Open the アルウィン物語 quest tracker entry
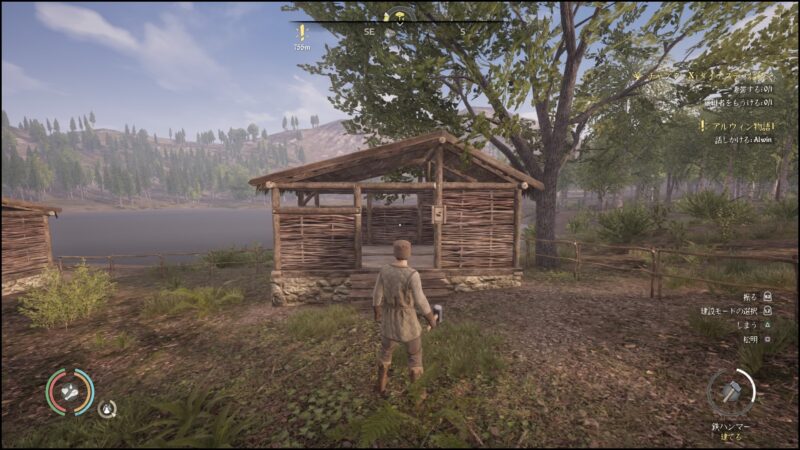Screen dimensions: 800x450 click(742, 126)
